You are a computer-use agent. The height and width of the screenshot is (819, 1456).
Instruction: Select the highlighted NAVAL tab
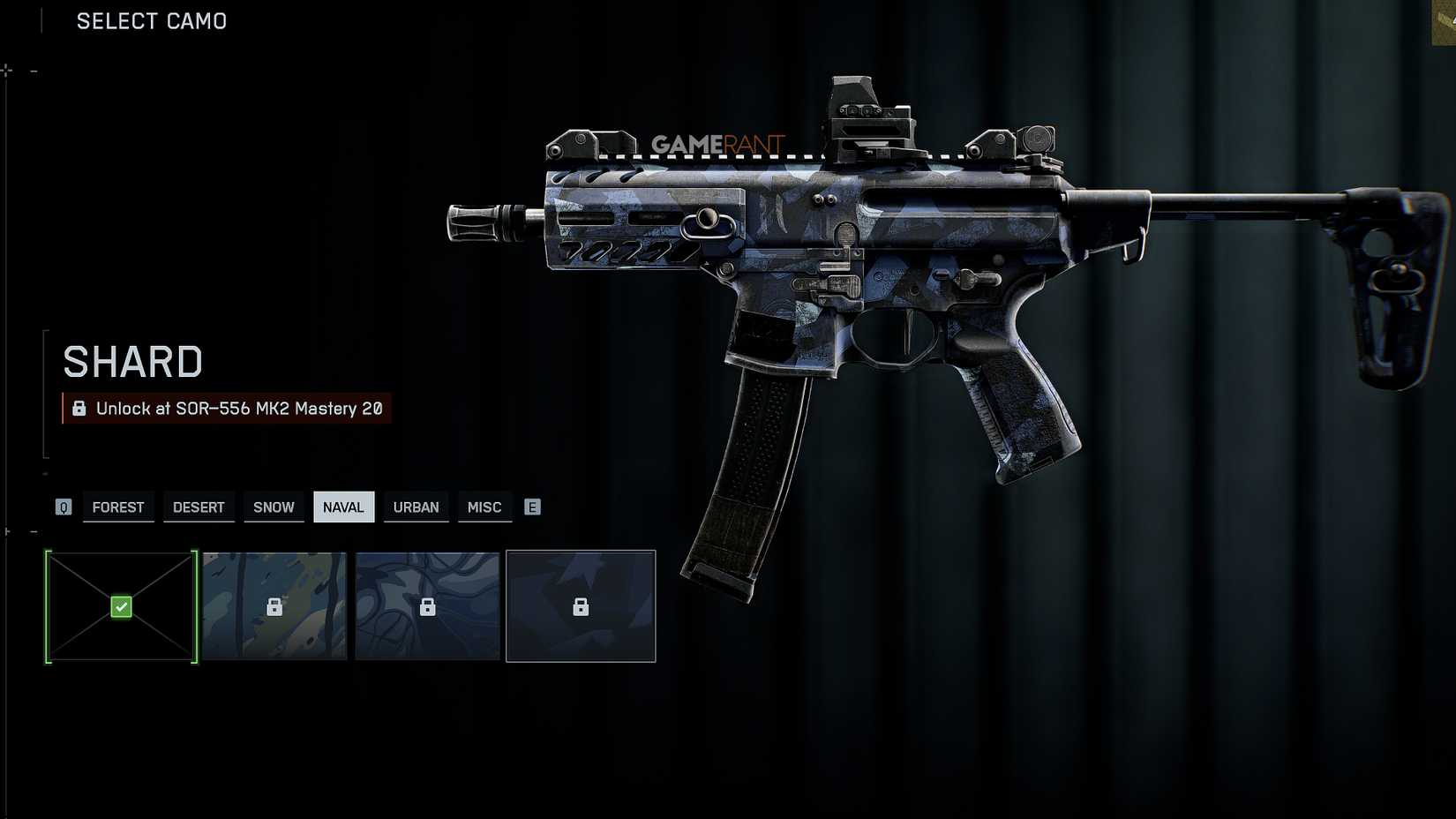344,507
